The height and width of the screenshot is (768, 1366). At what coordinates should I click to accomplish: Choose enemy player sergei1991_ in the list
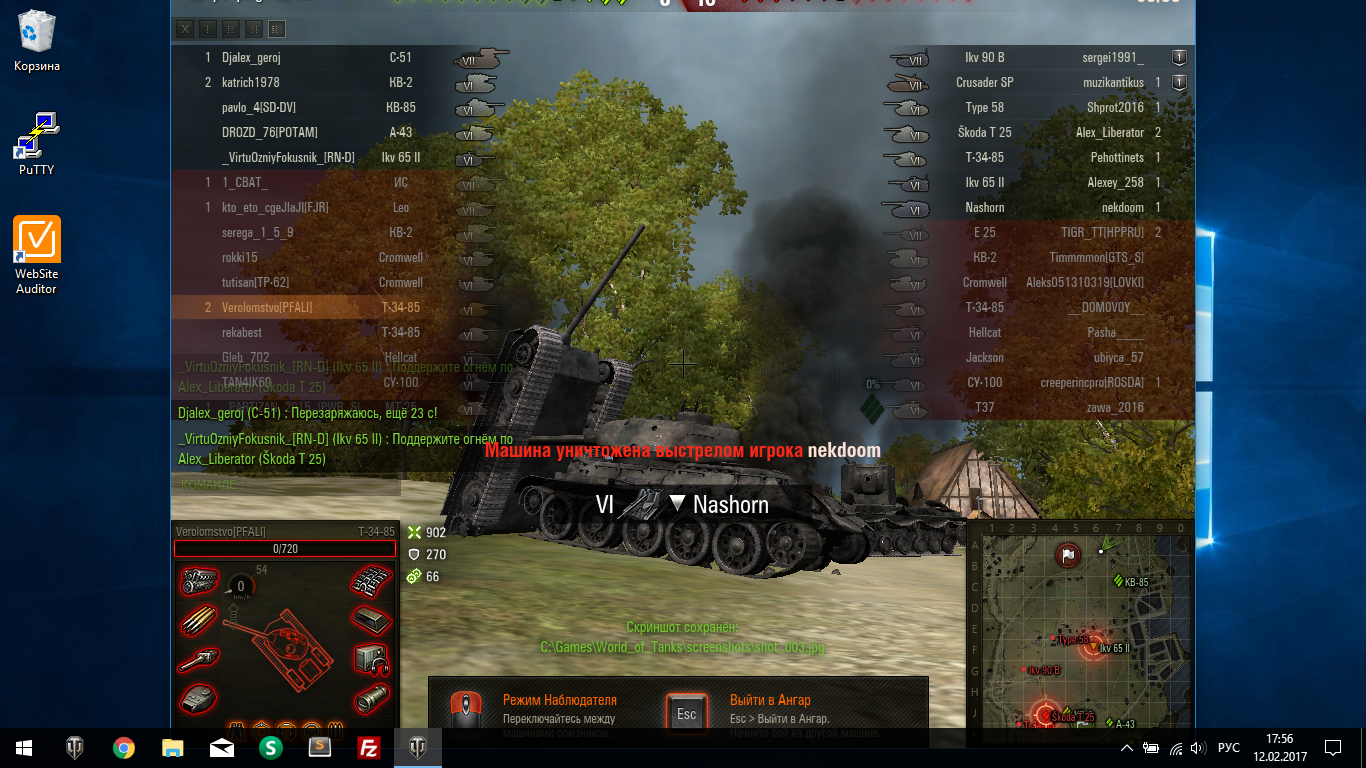(x=1114, y=58)
